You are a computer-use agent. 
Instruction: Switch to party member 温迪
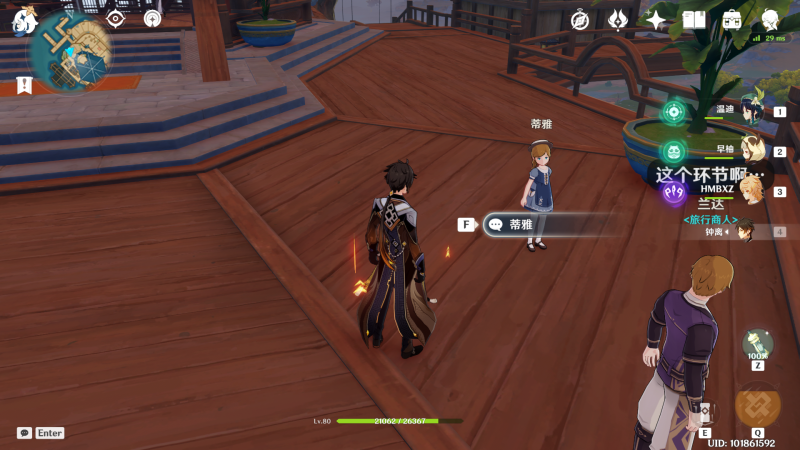(x=750, y=111)
